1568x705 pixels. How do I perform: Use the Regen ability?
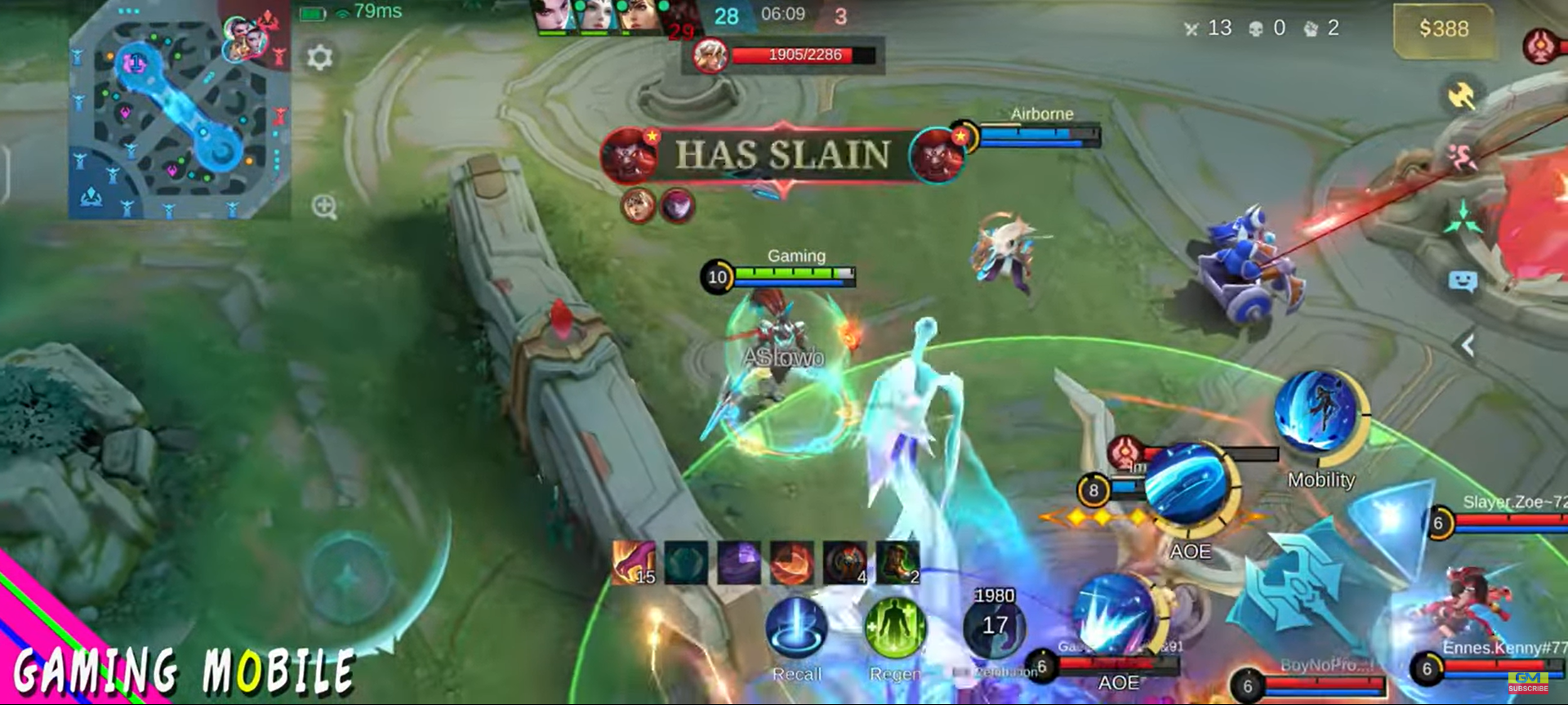[895, 628]
